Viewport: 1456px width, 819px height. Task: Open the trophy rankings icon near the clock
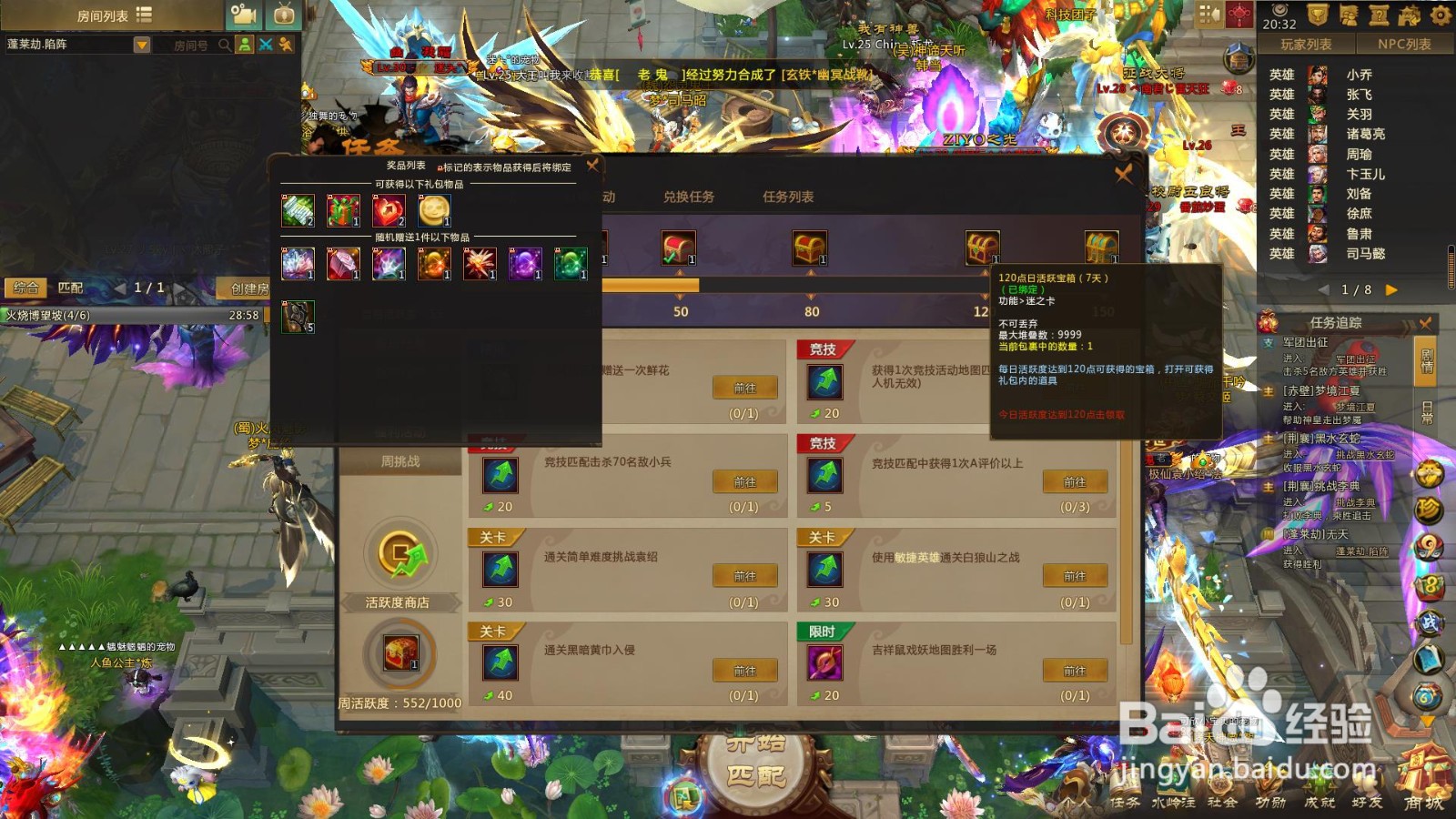(x=1318, y=14)
